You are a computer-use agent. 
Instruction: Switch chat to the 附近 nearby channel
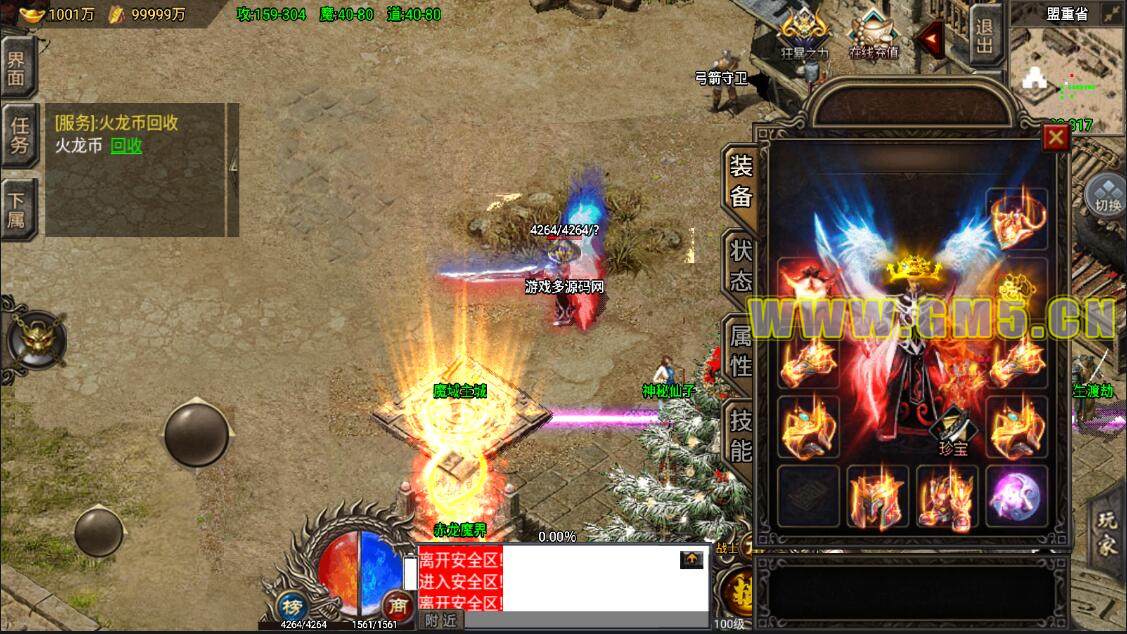click(x=440, y=621)
